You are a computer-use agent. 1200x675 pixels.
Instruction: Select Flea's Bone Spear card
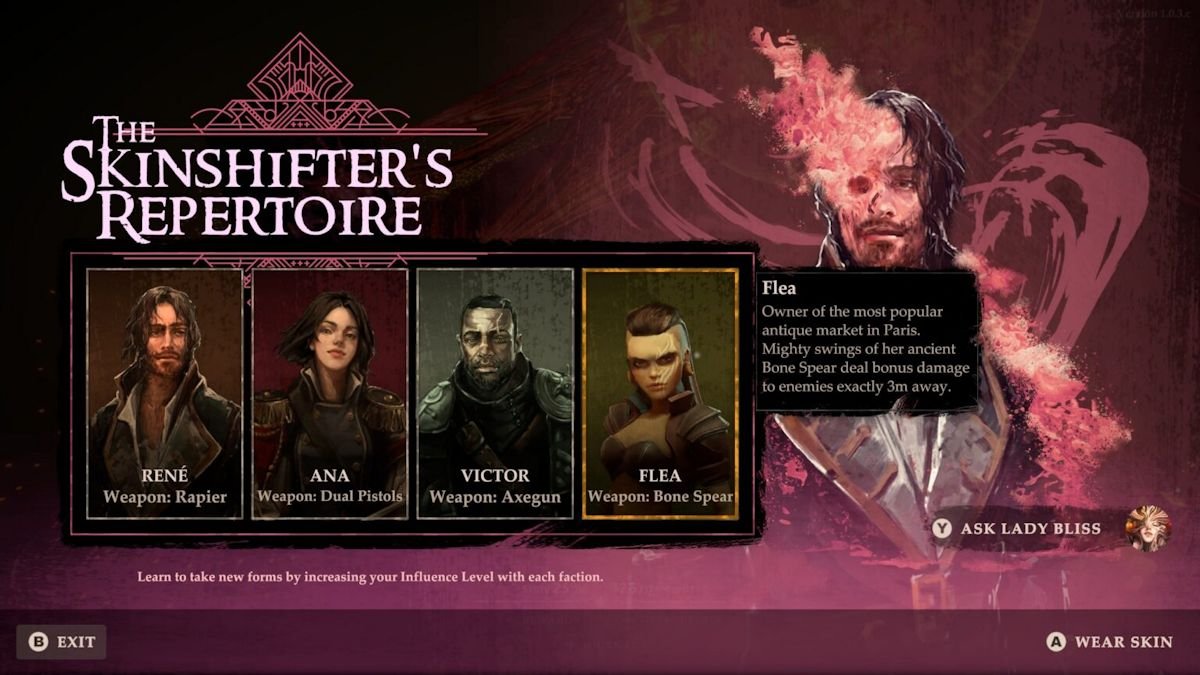pyautogui.click(x=660, y=393)
